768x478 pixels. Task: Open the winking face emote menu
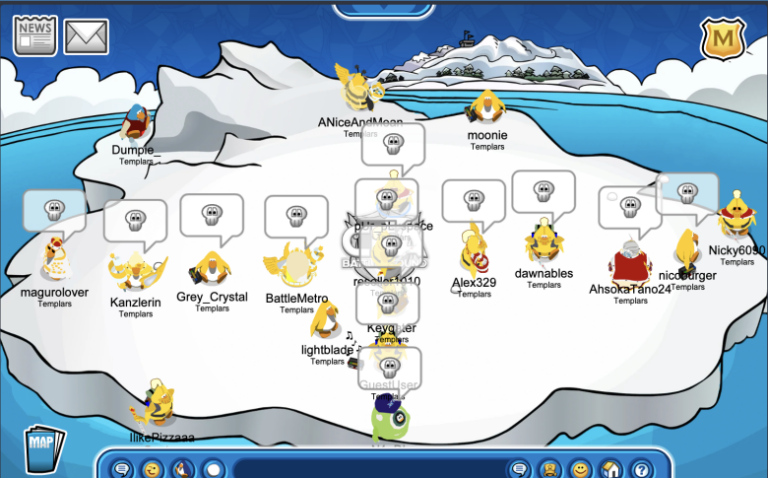pos(152,469)
